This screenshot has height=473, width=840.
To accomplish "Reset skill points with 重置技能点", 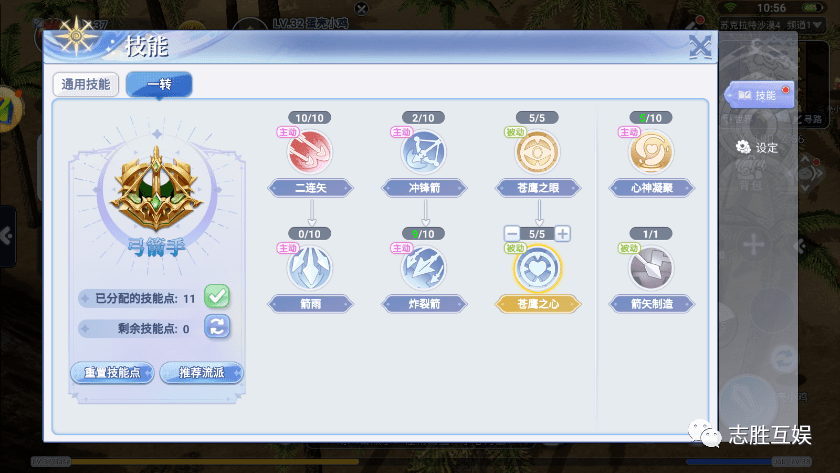I will (112, 373).
